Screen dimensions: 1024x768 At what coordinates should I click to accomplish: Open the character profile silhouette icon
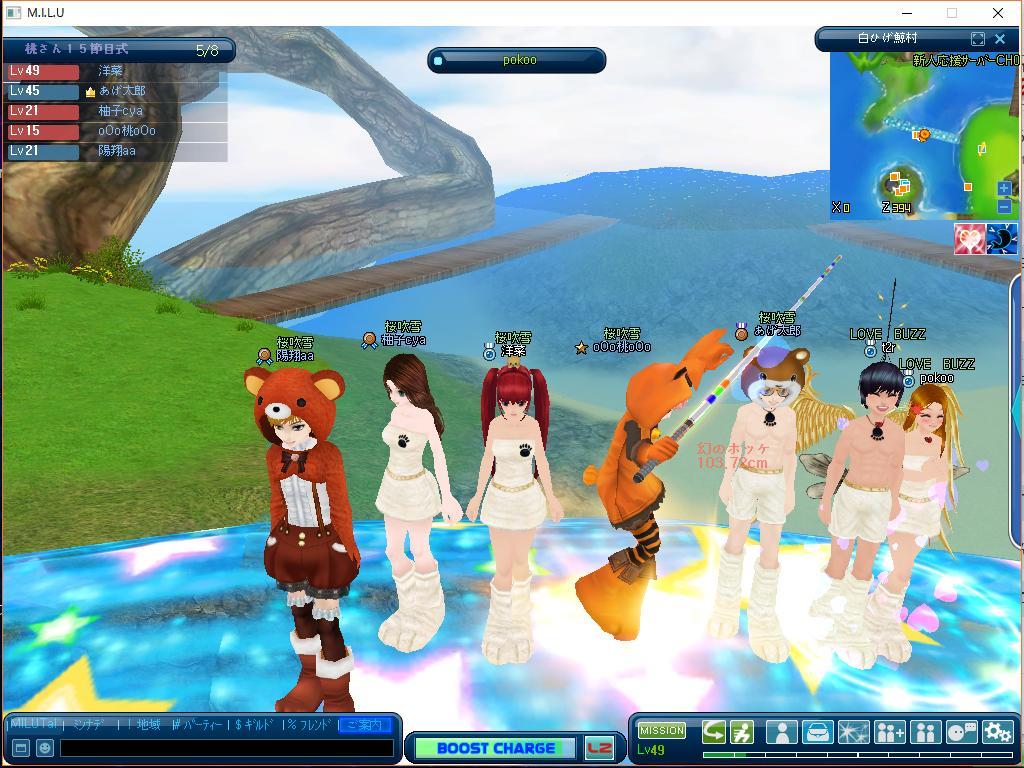pyautogui.click(x=781, y=732)
